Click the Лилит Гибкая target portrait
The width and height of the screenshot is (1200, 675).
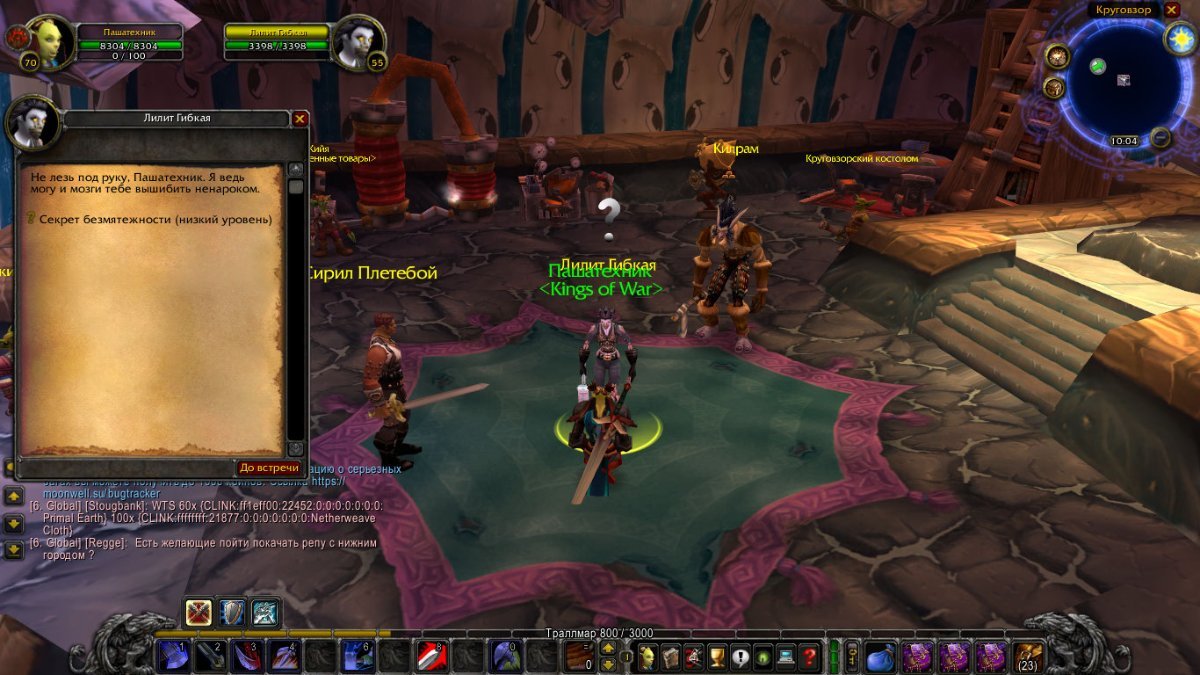click(358, 42)
